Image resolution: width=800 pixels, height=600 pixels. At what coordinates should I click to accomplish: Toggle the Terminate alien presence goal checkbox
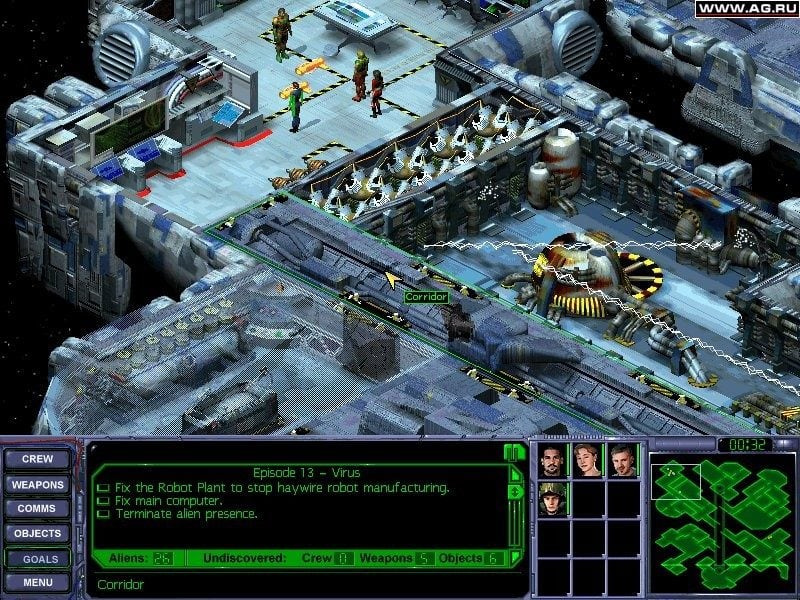(102, 514)
